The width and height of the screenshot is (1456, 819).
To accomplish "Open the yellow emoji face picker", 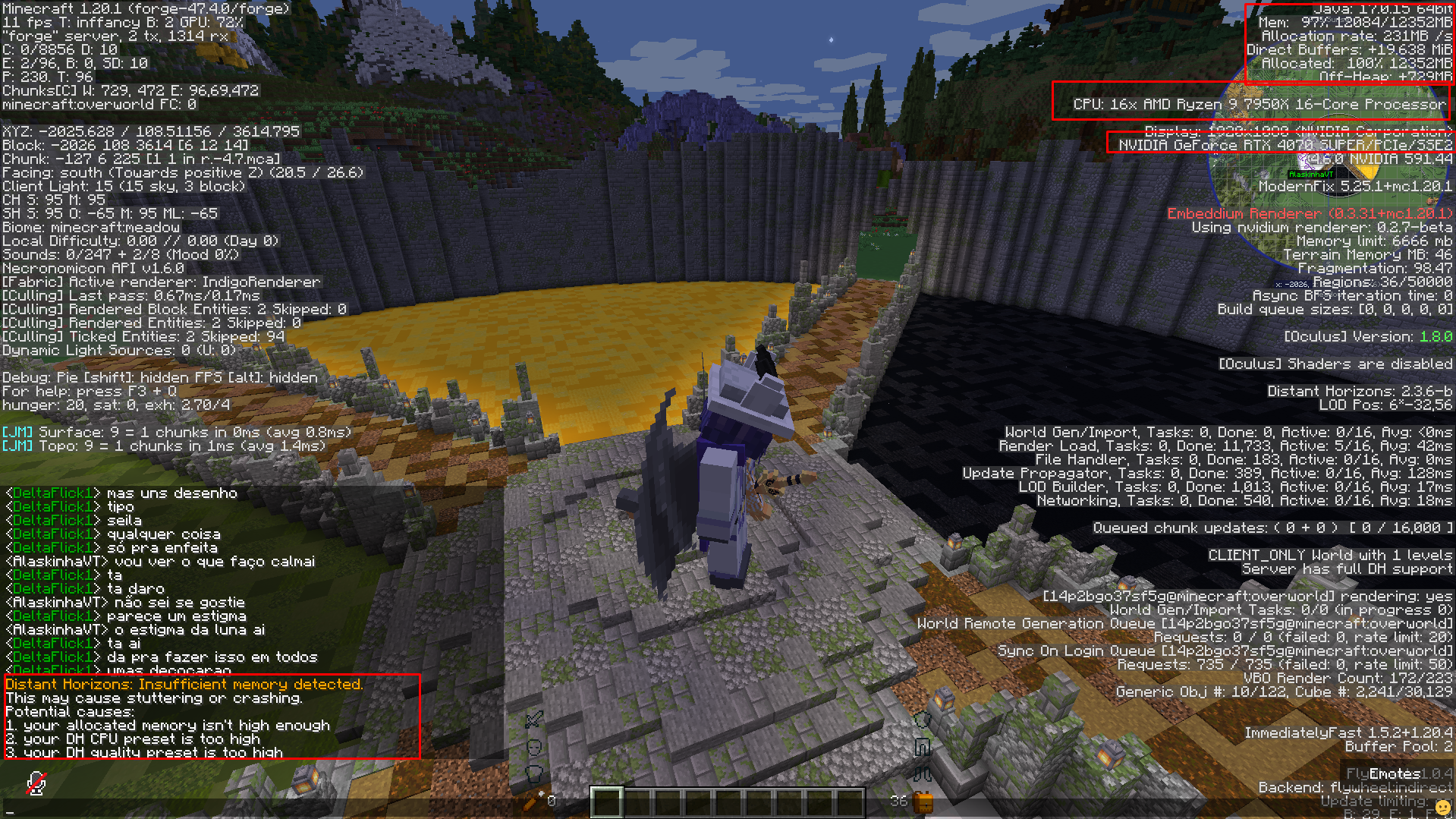I will click(x=1442, y=808).
